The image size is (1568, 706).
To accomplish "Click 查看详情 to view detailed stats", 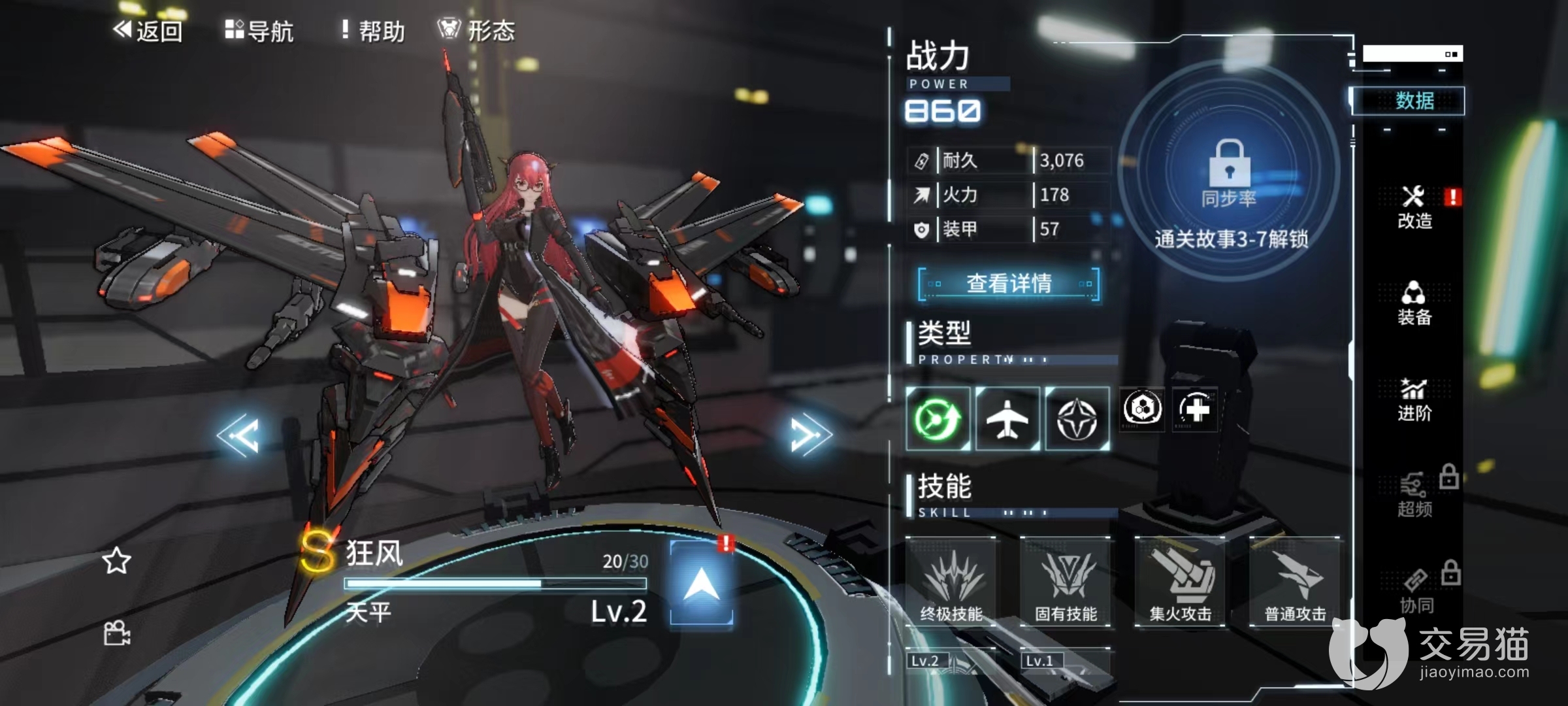I will coord(1009,284).
